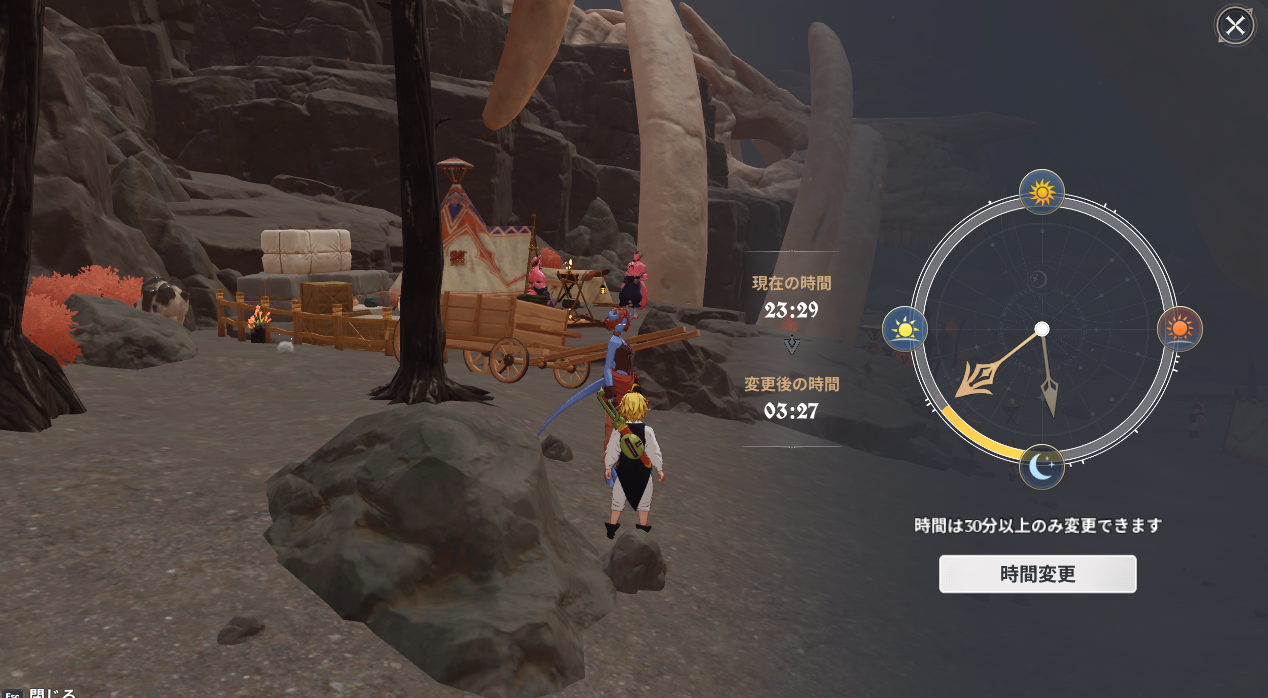Image resolution: width=1268 pixels, height=698 pixels.
Task: Confirm with the 時間変更 button
Action: click(1037, 574)
